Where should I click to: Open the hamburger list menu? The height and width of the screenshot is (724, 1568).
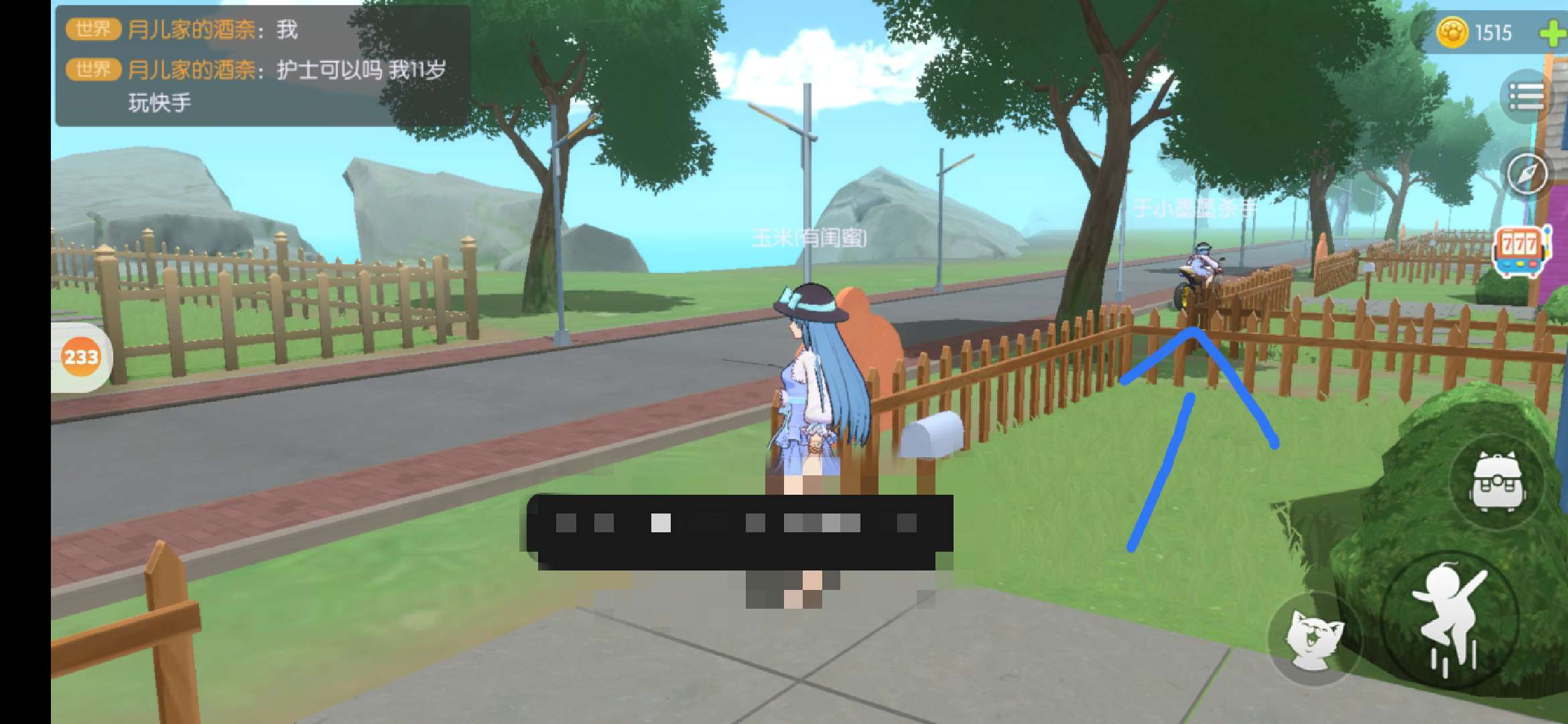coord(1526,98)
